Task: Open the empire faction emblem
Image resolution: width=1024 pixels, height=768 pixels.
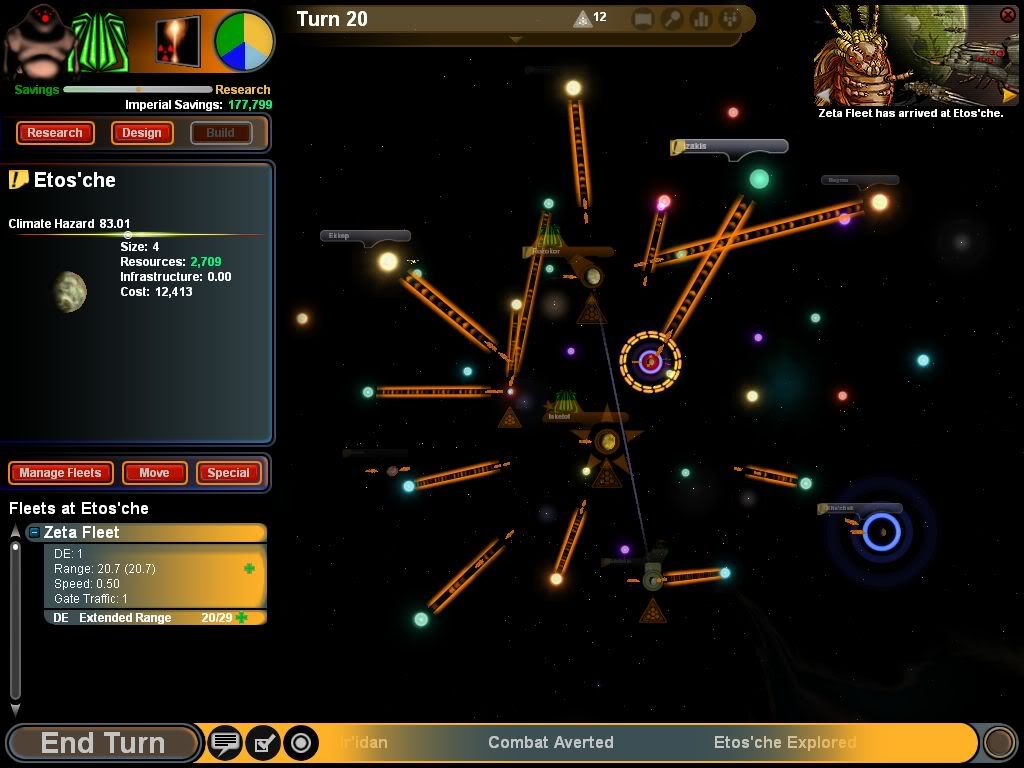Action: pos(100,44)
